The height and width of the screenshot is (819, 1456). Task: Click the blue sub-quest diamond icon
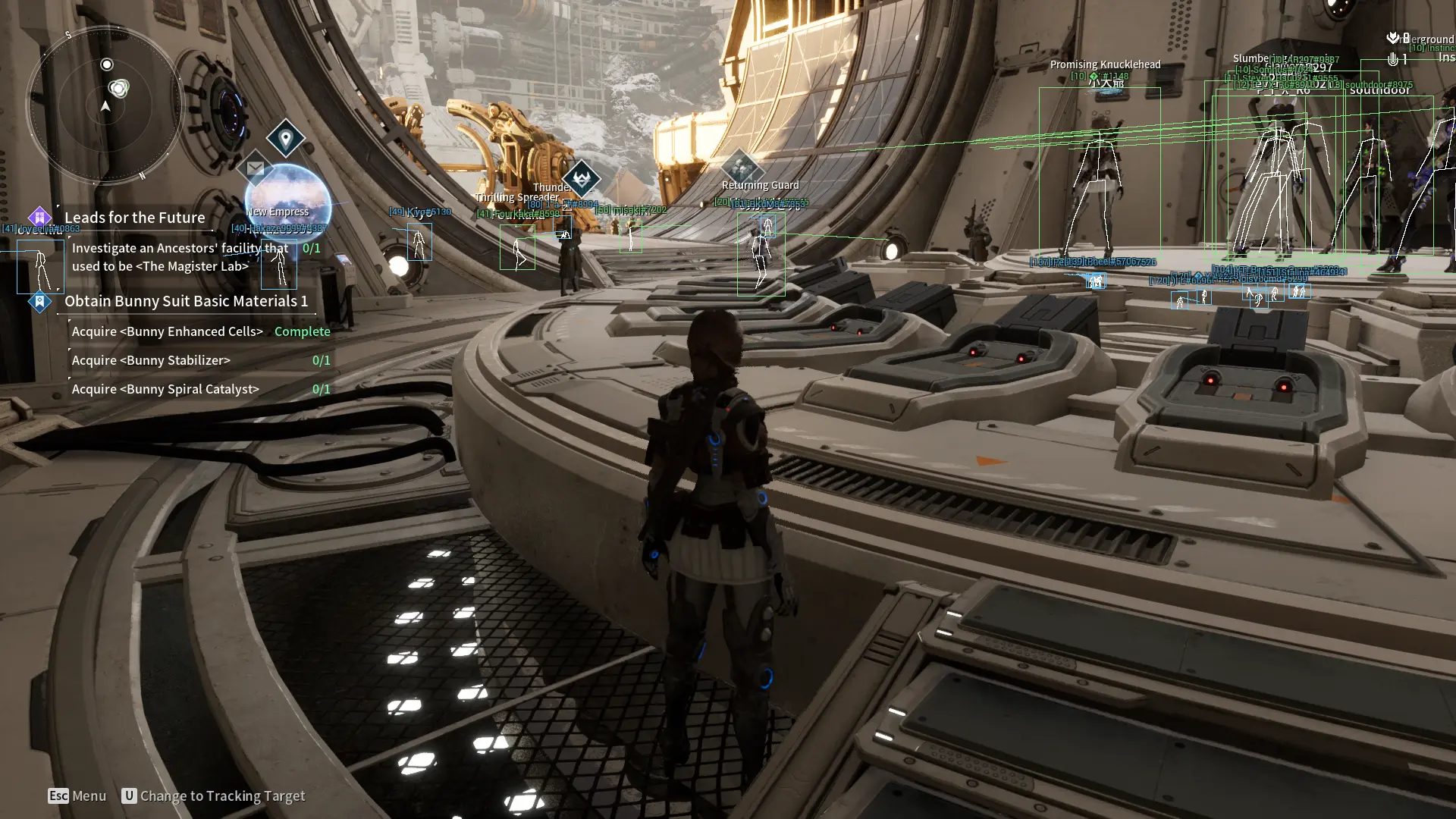(x=39, y=301)
